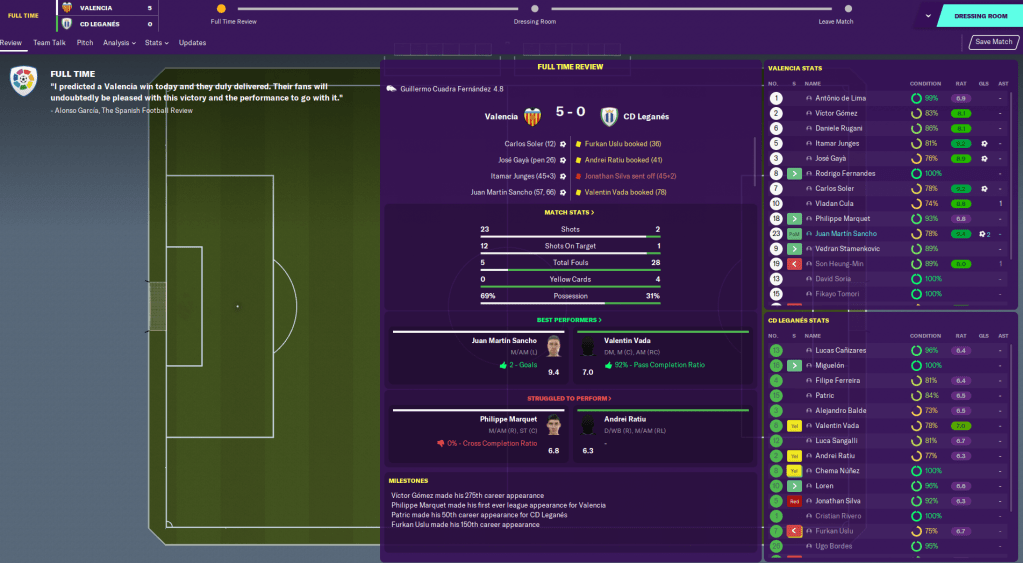Jump to Leave Match timeline step
Image resolution: width=1023 pixels, height=563 pixels.
pos(836,9)
